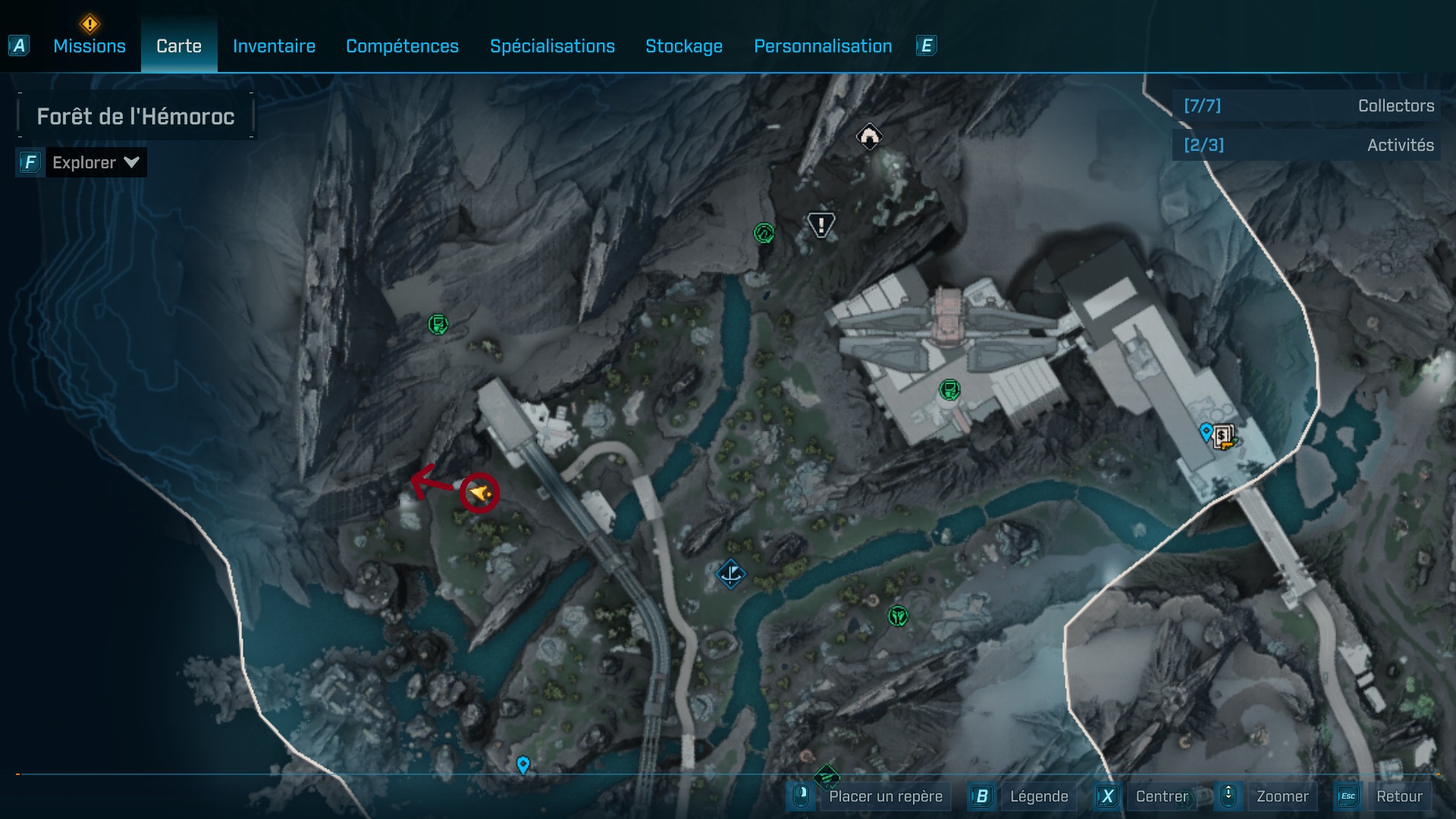
Task: Toggle the Collectors 7/7 tracker
Action: click(x=1306, y=106)
